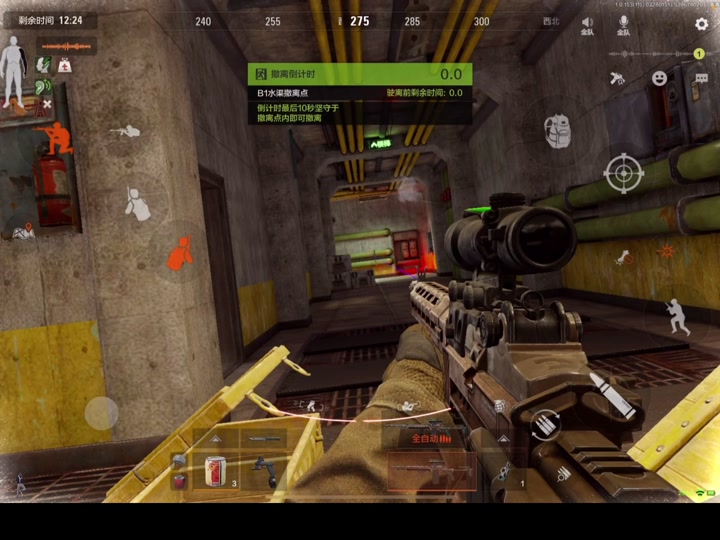720x540 pixels.
Task: Reload the weapon with the magazine button
Action: click(x=546, y=424)
